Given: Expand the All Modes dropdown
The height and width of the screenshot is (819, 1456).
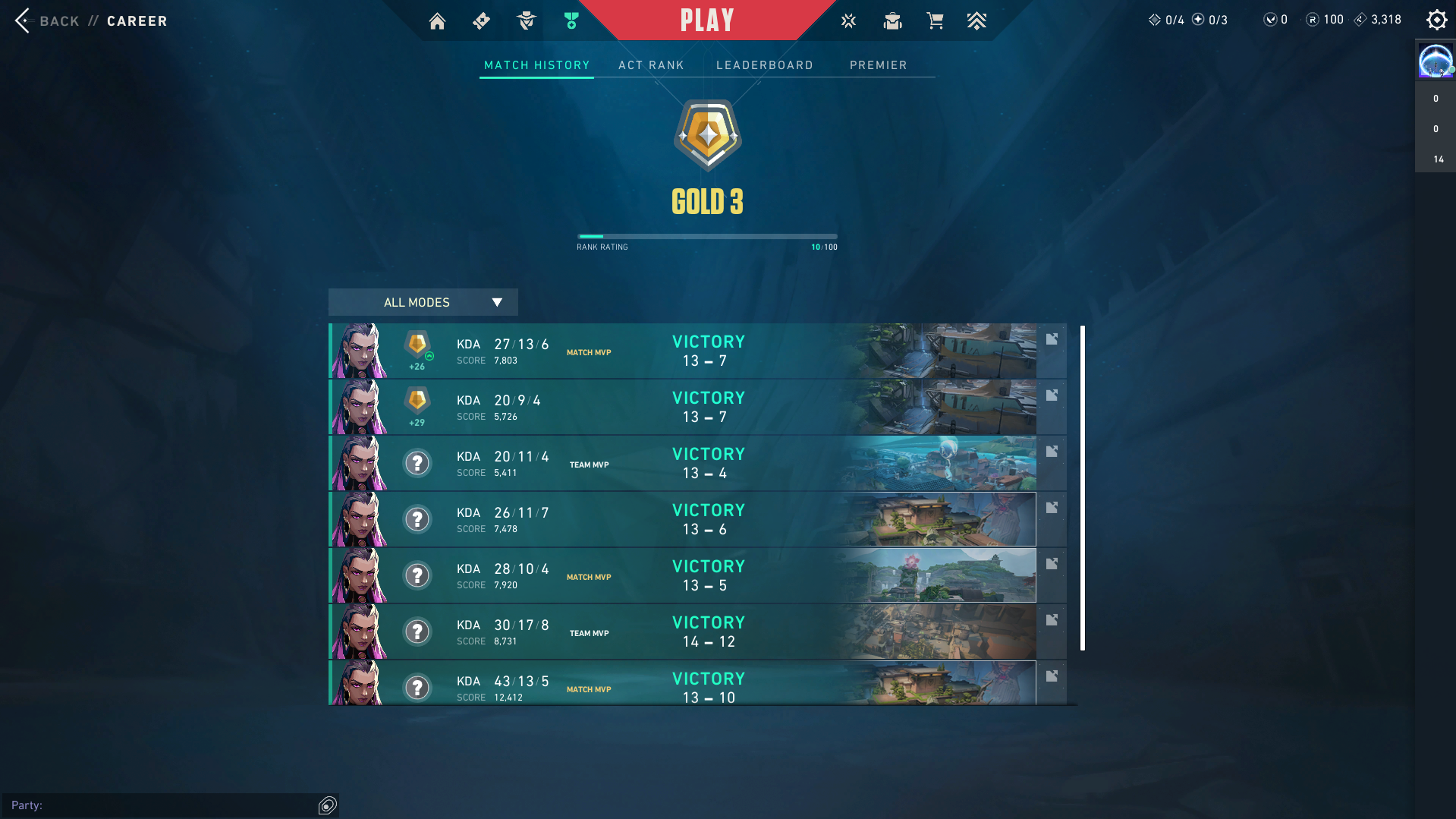Looking at the screenshot, I should tap(423, 302).
